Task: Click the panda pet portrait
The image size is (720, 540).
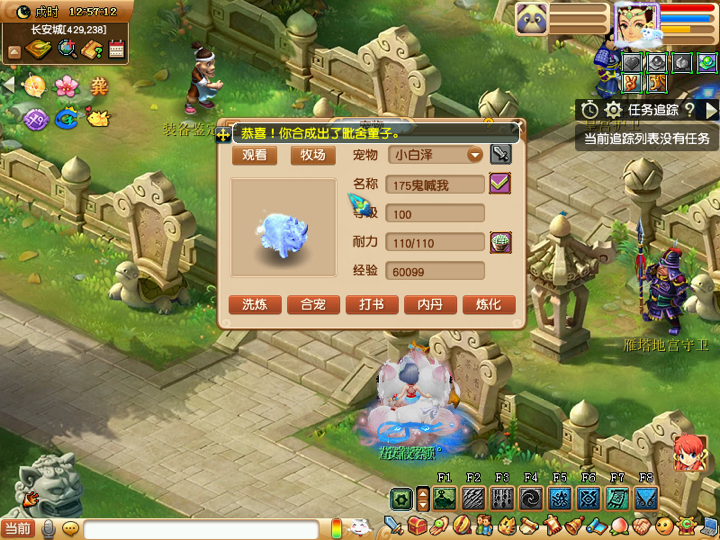Action: [531, 19]
